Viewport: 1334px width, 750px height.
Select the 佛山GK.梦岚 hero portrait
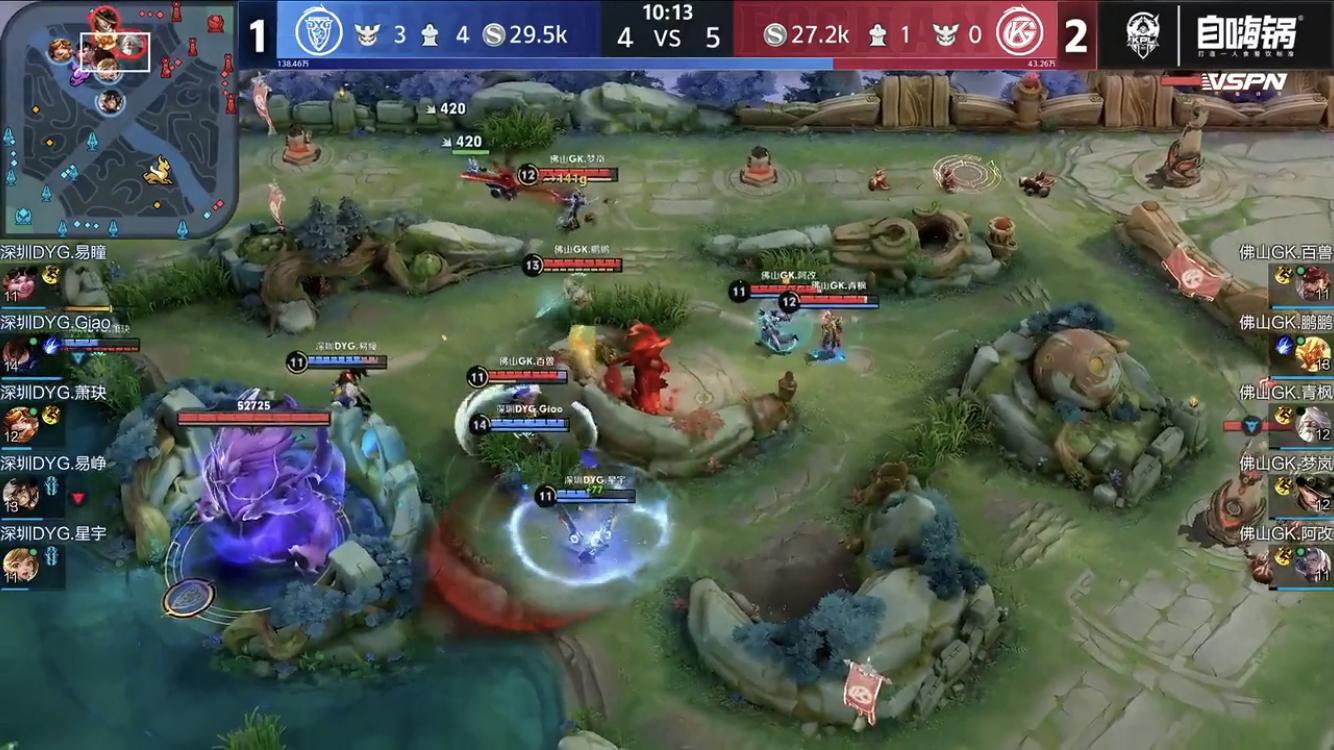pos(1313,494)
